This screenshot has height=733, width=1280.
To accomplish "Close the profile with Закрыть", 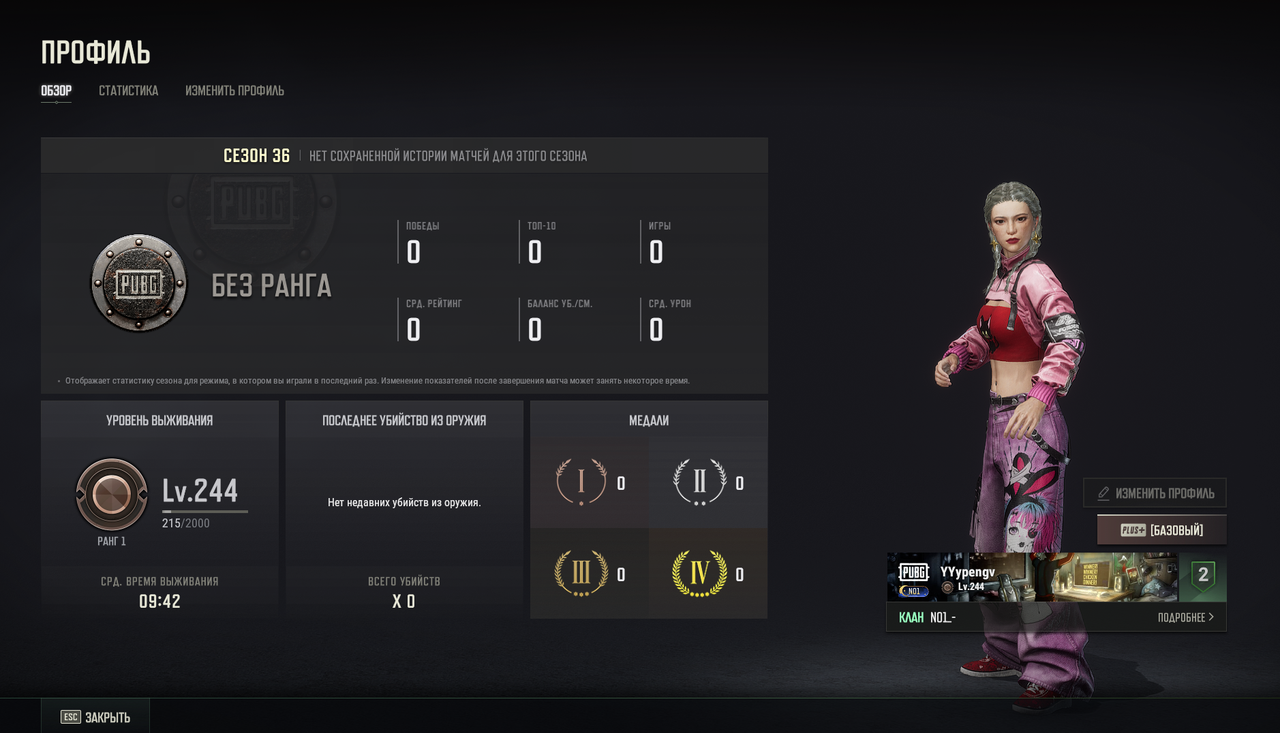I will tap(96, 717).
